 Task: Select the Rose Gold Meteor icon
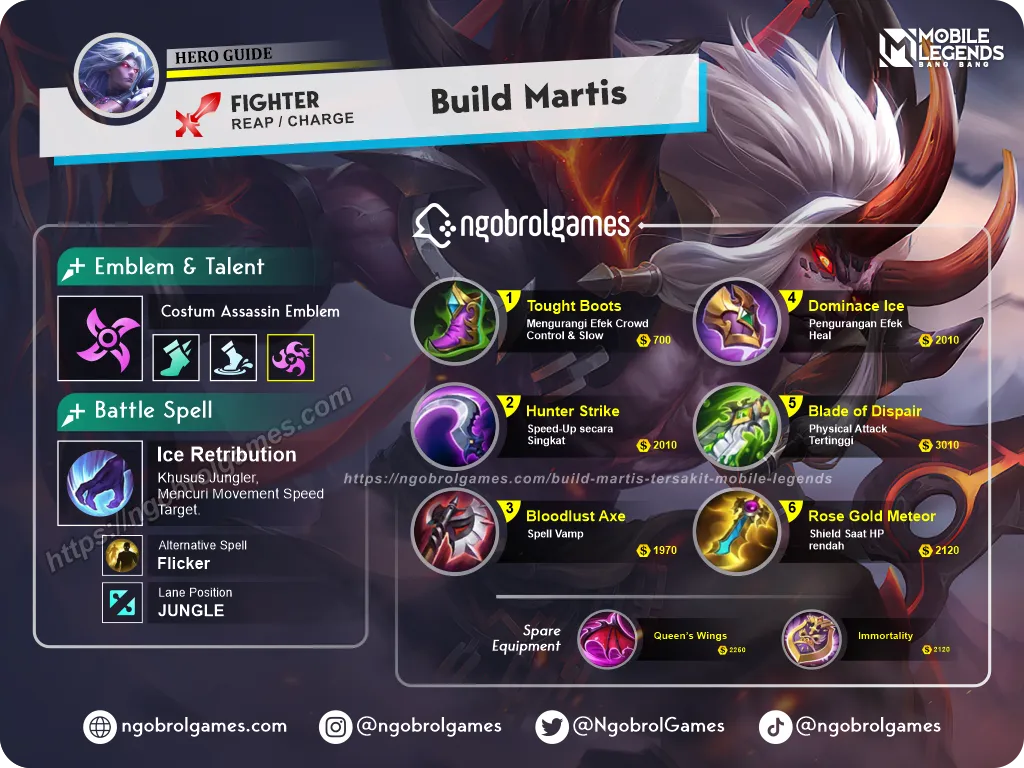(x=736, y=532)
